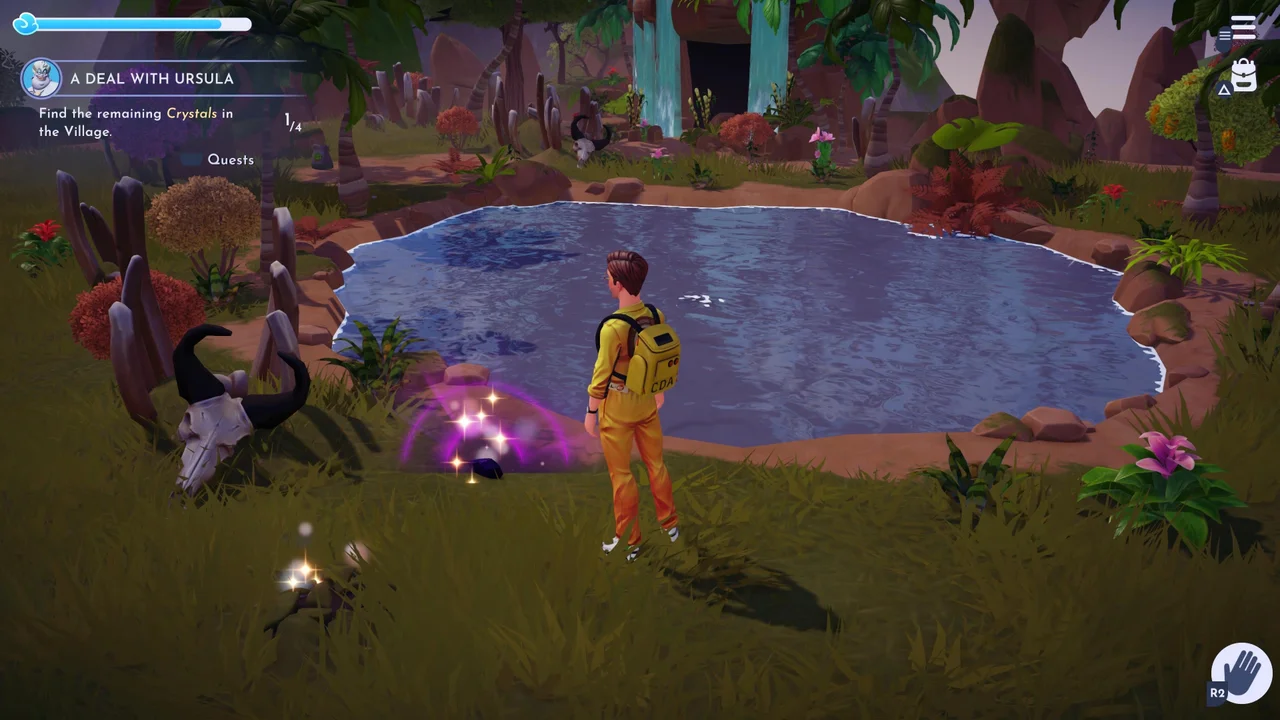Tap the R2 hand gesture icon
The width and height of the screenshot is (1280, 720).
point(1241,671)
